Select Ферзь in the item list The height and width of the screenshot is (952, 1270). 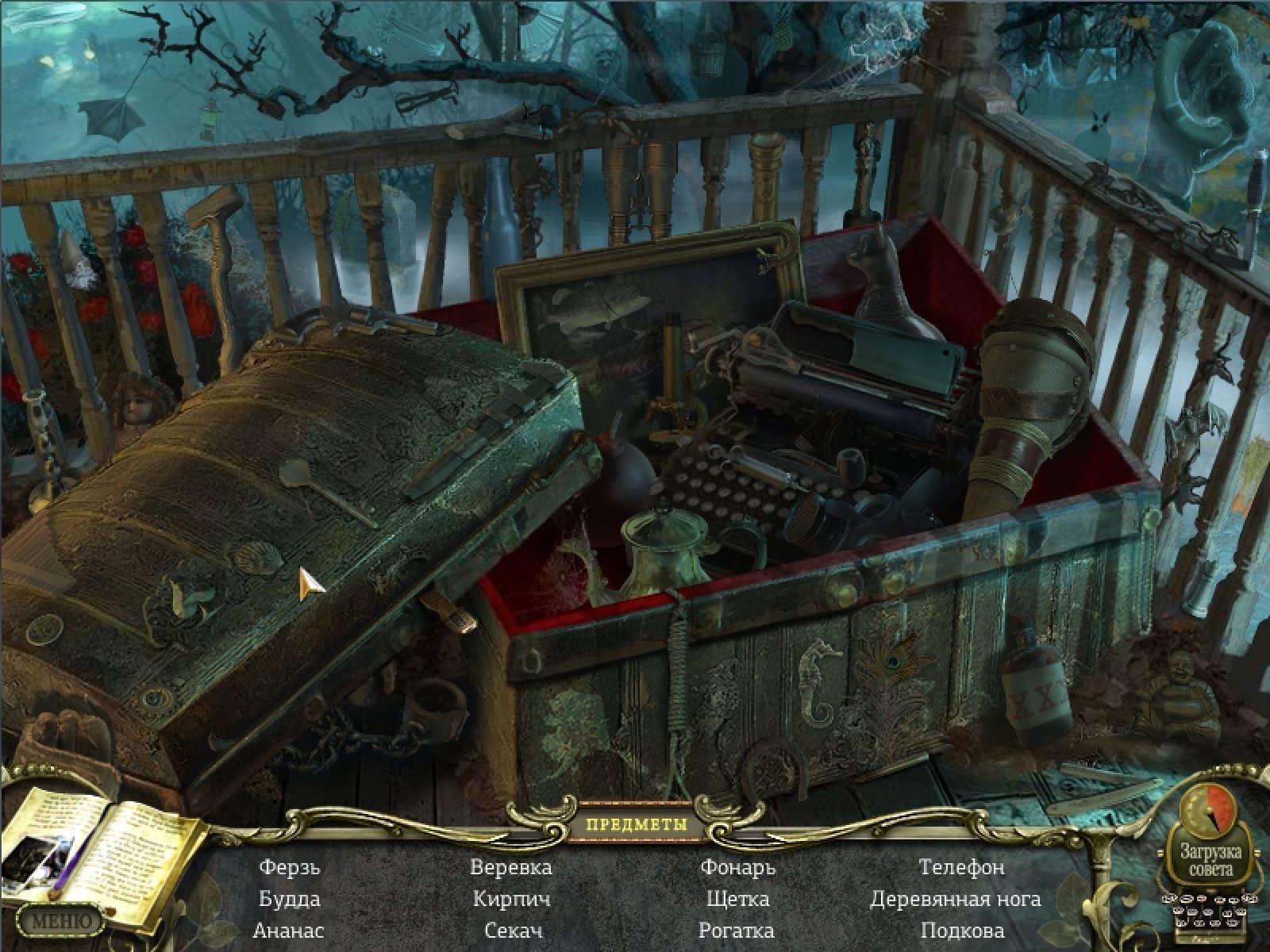[x=290, y=867]
